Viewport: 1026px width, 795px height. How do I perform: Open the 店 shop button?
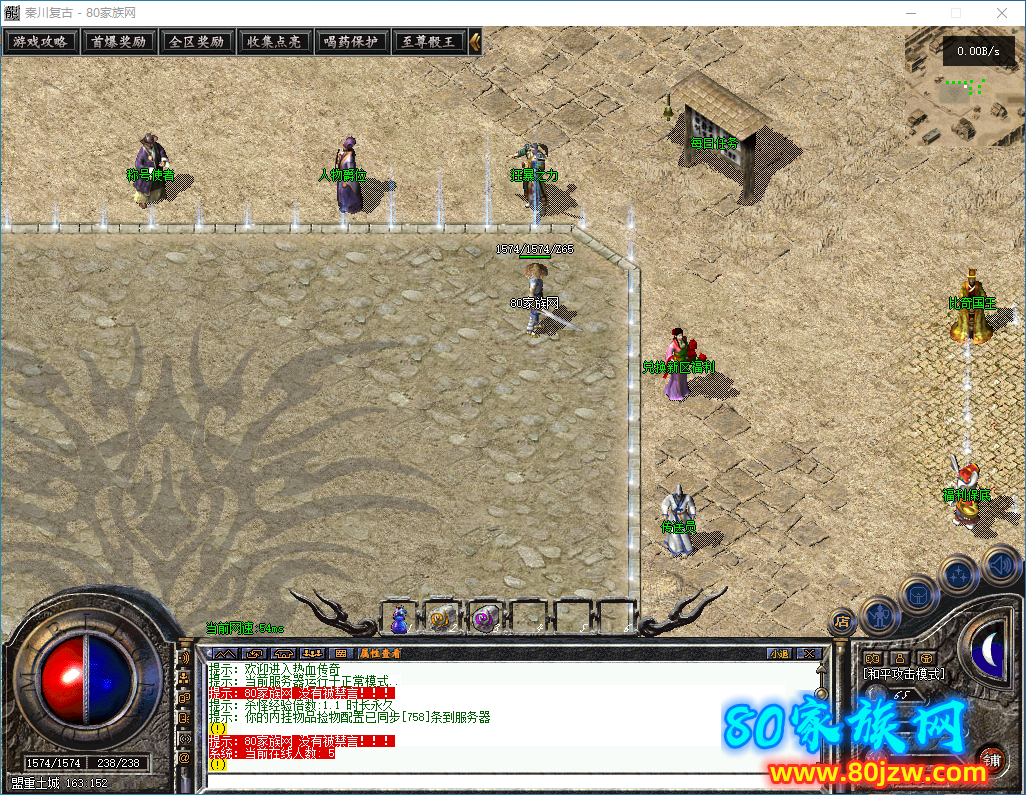(841, 621)
